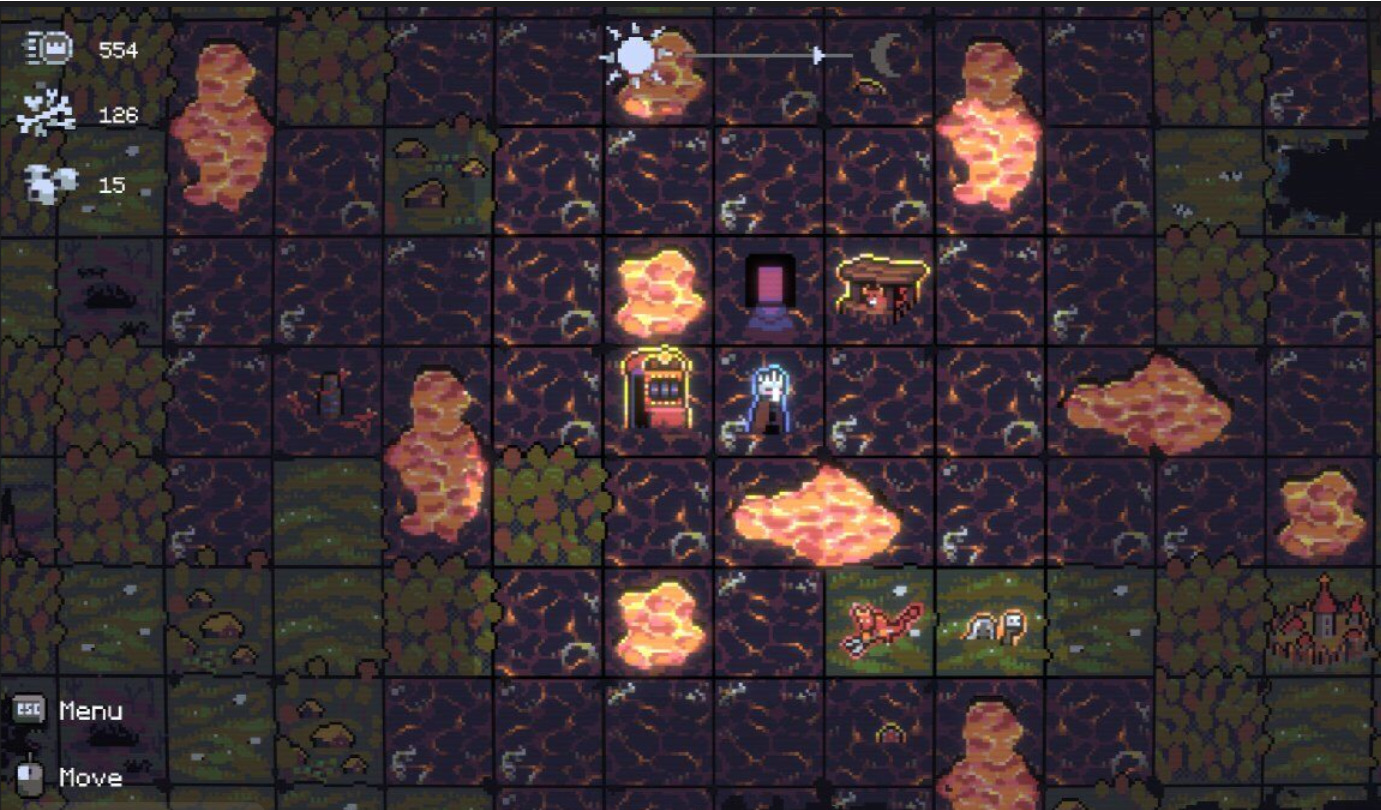This screenshot has width=1381, height=810.
Task: Select the slot machine tile
Action: [x=658, y=390]
